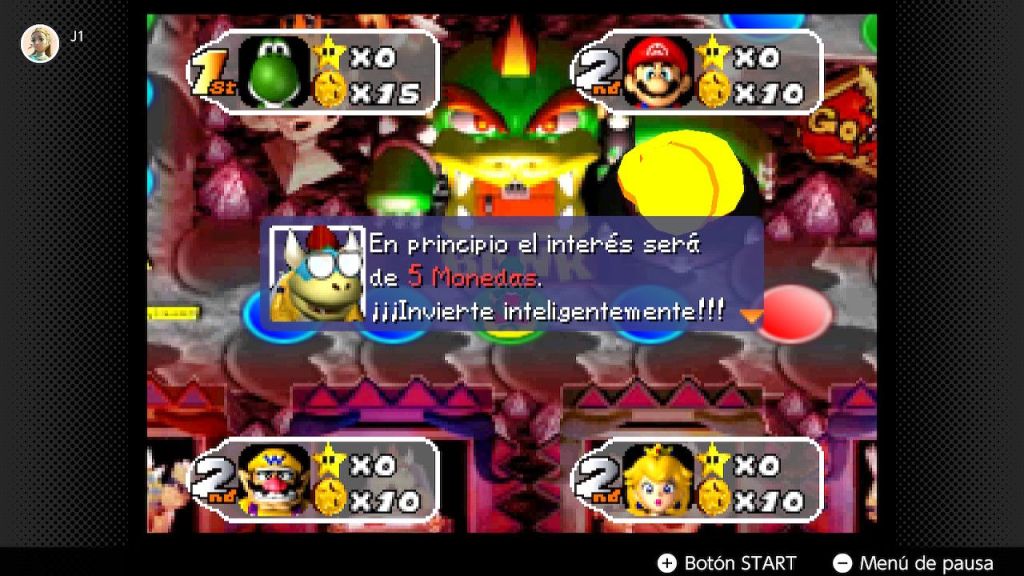Click the orange continue arrow in the dialogue box

click(x=750, y=314)
